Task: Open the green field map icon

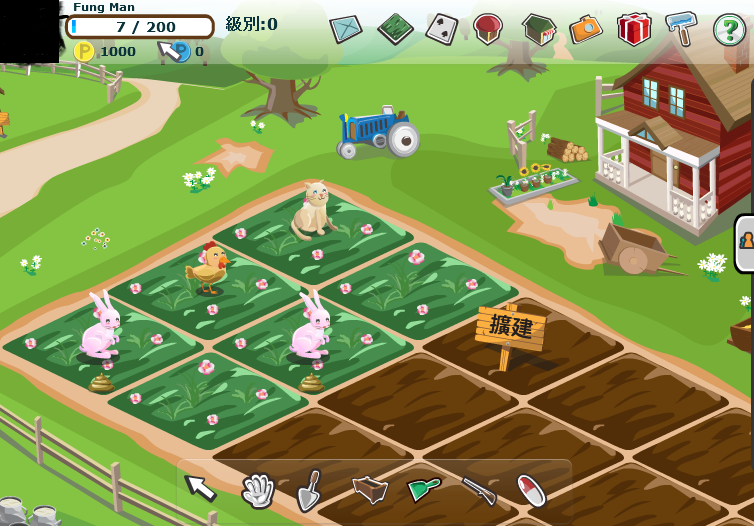Action: [x=395, y=28]
